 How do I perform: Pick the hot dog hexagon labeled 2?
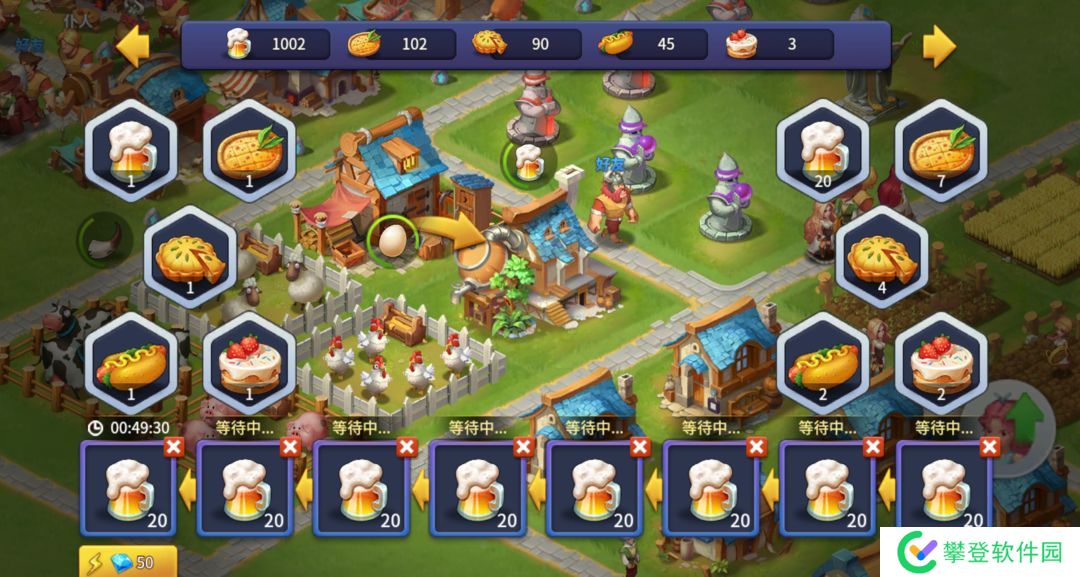(823, 363)
